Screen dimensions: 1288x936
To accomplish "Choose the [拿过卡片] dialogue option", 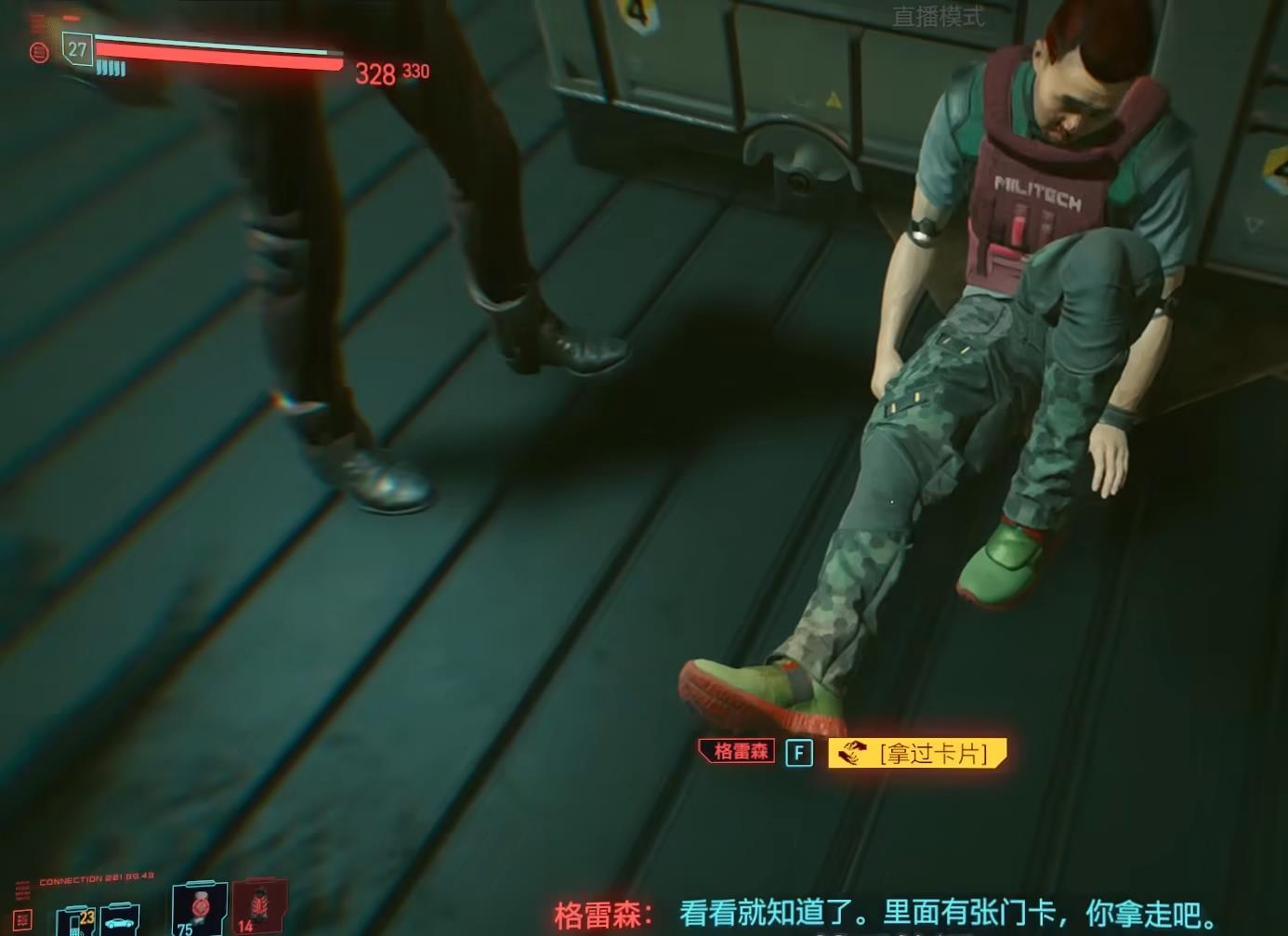I will click(916, 752).
